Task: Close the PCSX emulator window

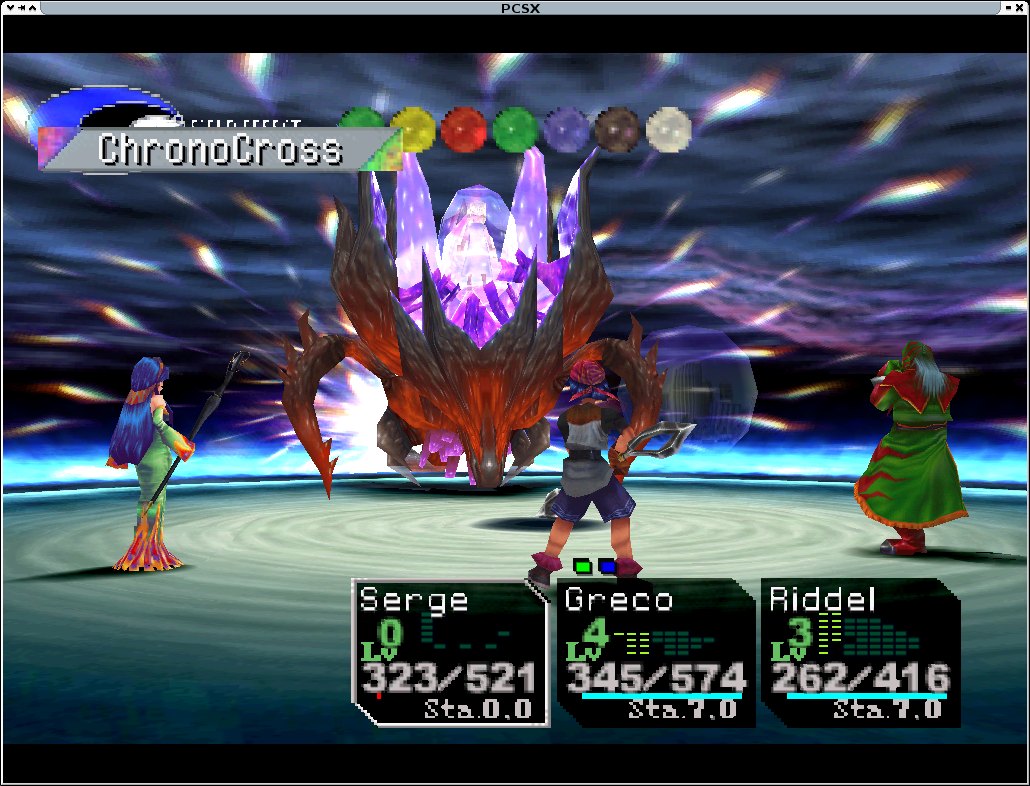Action: tap(1018, 8)
